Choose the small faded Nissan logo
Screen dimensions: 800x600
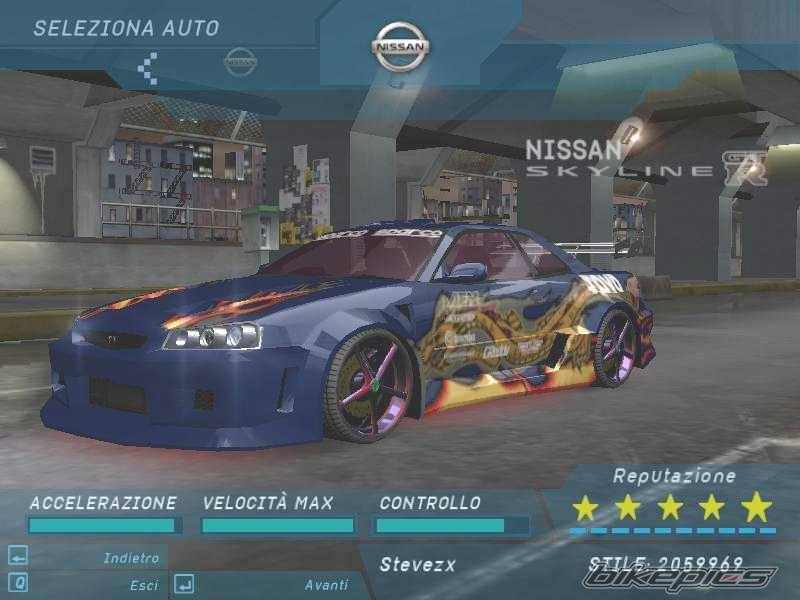tap(240, 61)
